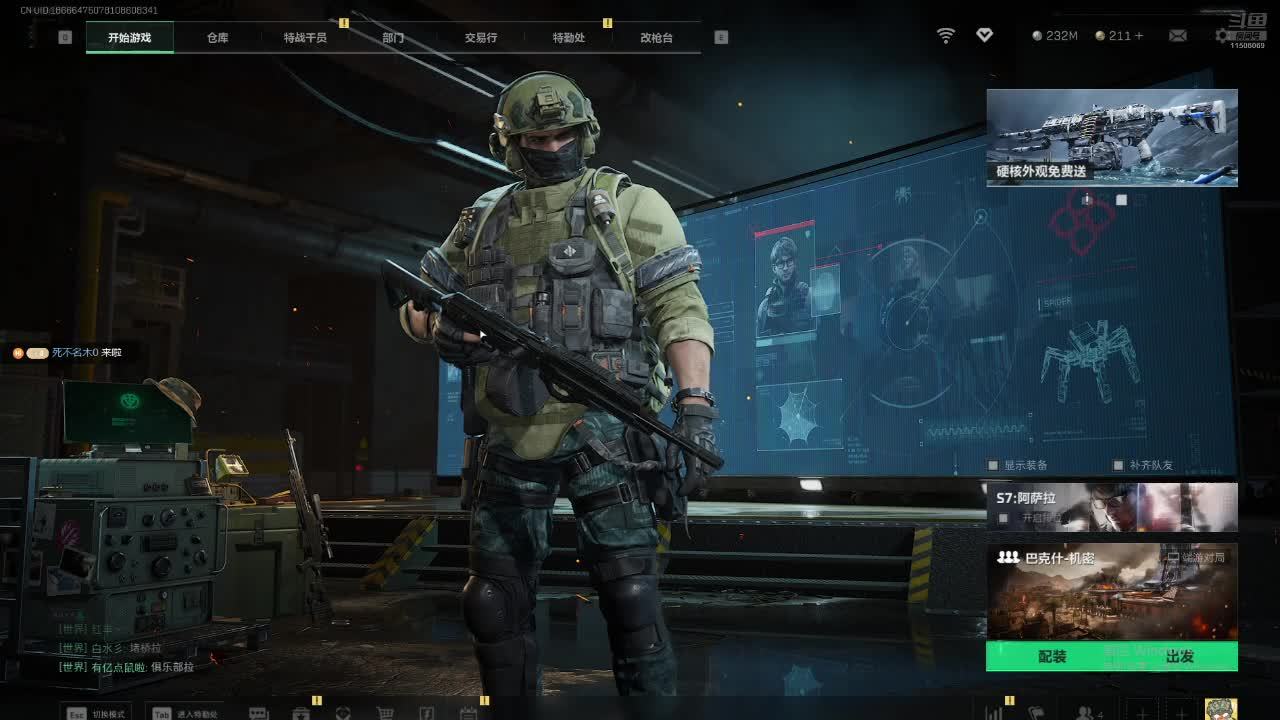The height and width of the screenshot is (720, 1280).
Task: Select the 巴克什-机密 map card
Action: pos(1112,592)
